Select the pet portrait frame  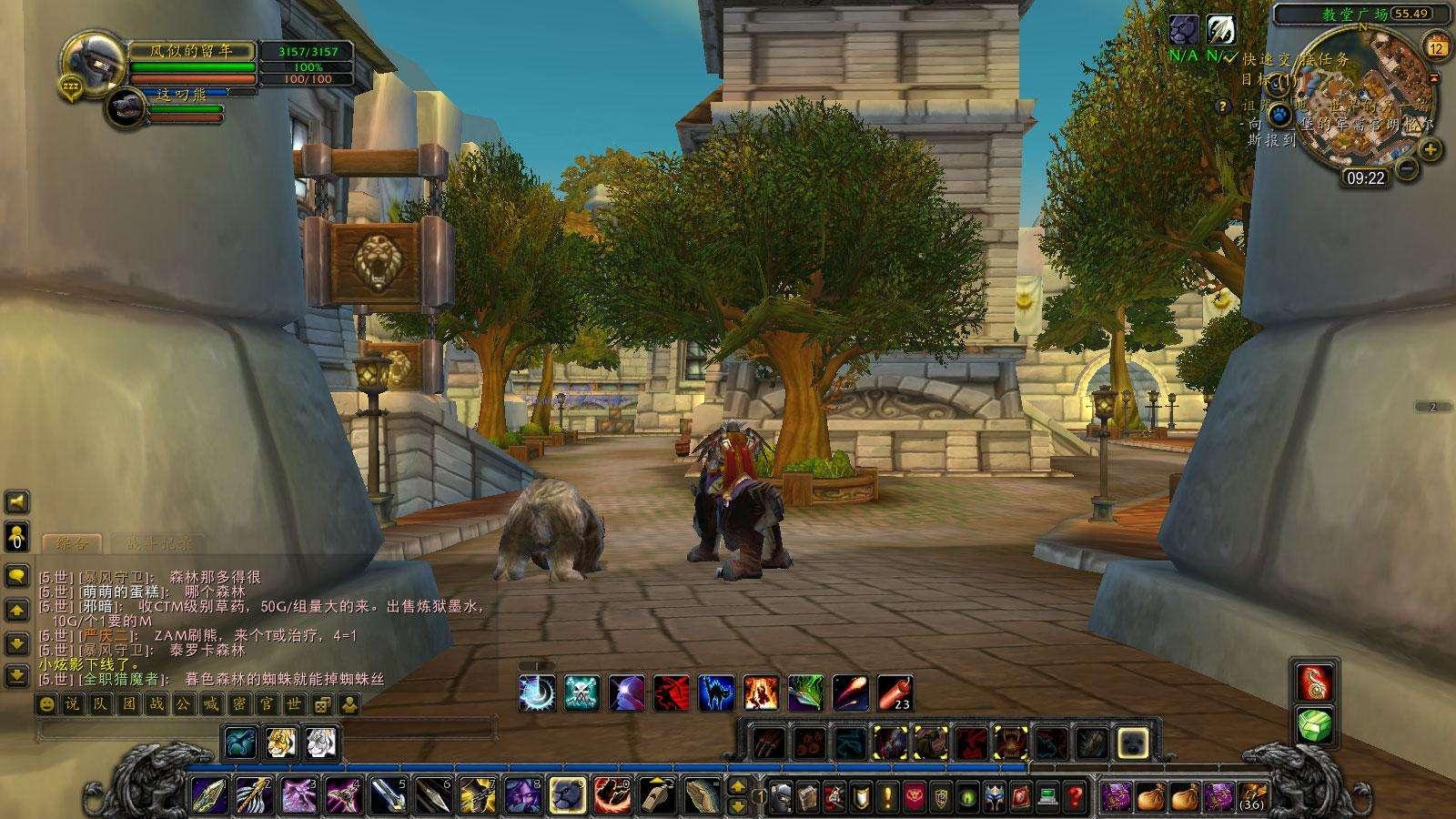pyautogui.click(x=126, y=107)
